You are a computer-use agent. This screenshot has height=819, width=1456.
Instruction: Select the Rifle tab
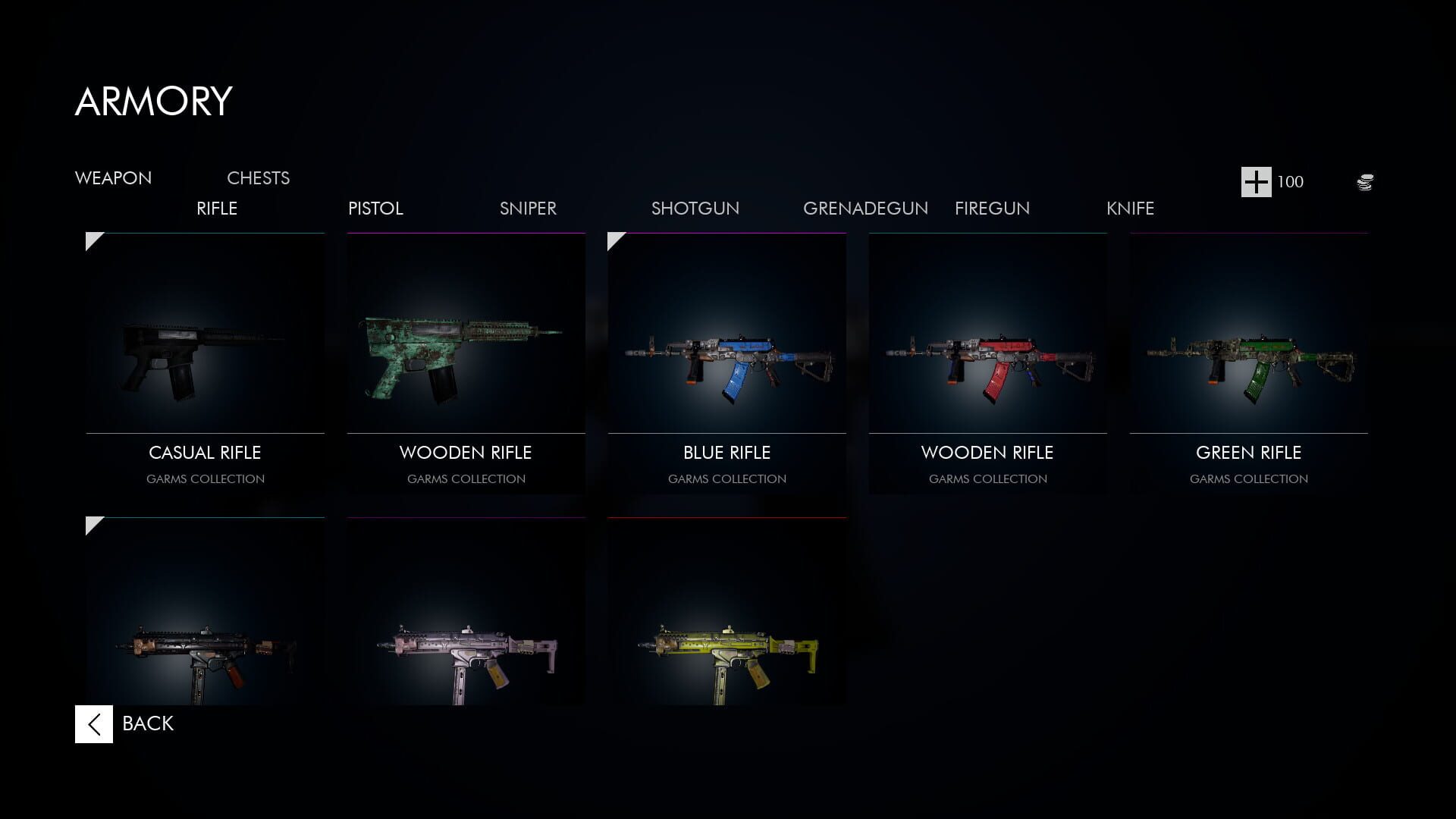coord(217,209)
